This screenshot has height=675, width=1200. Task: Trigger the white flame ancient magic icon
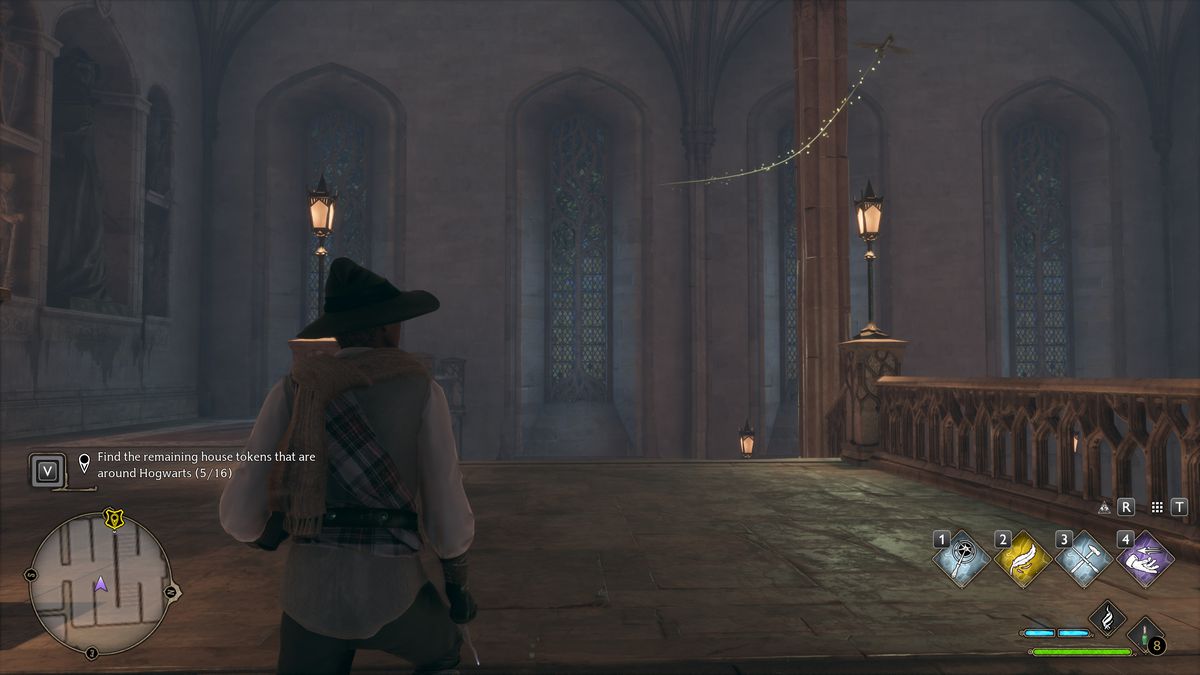click(1108, 618)
